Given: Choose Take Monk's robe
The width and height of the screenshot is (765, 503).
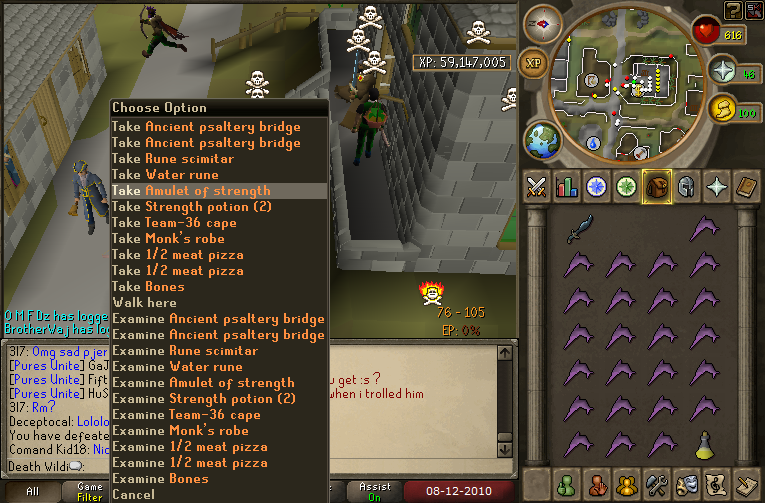Looking at the screenshot, I should pyautogui.click(x=168, y=239).
